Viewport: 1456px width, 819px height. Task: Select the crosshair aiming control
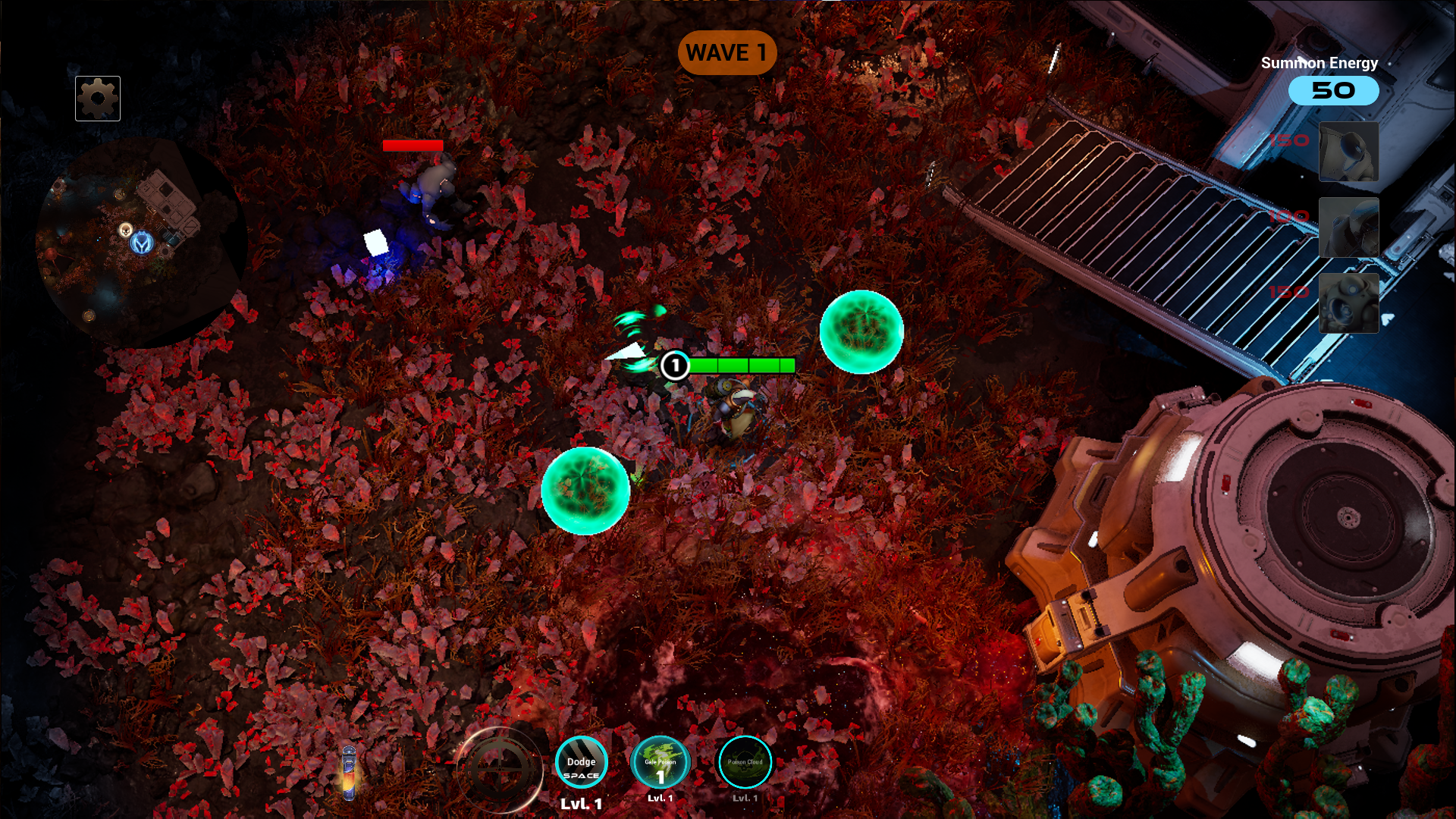click(x=500, y=769)
